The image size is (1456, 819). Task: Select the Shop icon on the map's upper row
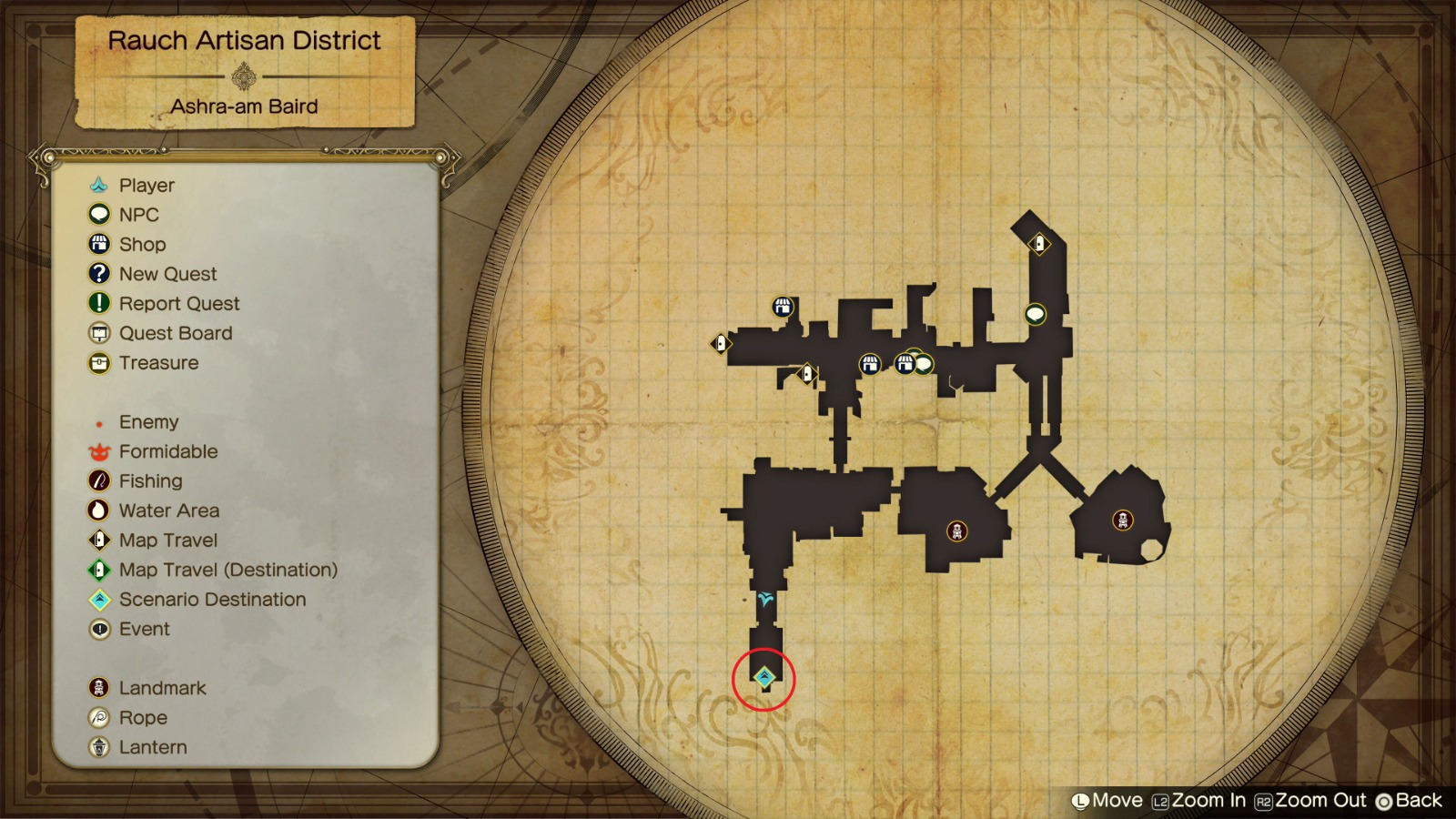(x=782, y=308)
